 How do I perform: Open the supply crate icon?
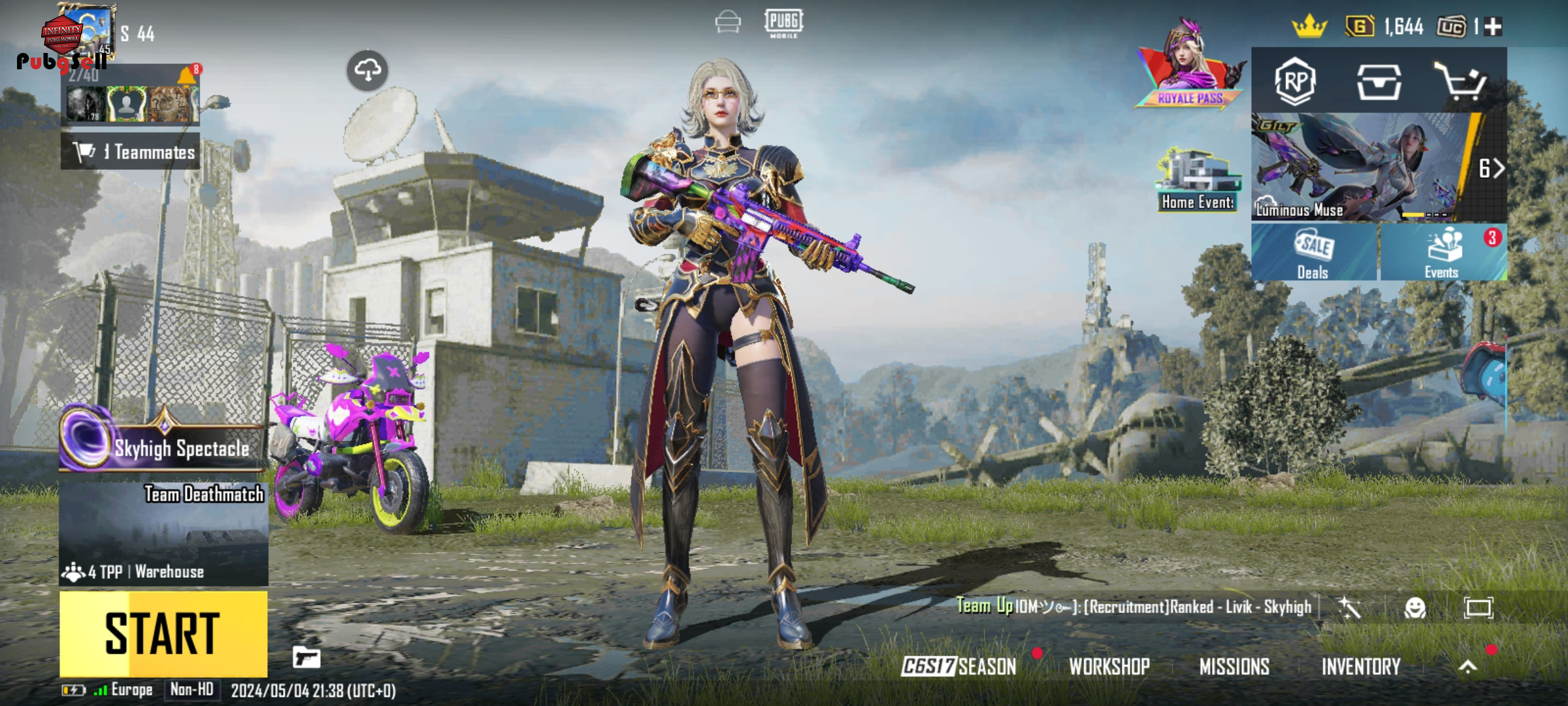[1379, 82]
